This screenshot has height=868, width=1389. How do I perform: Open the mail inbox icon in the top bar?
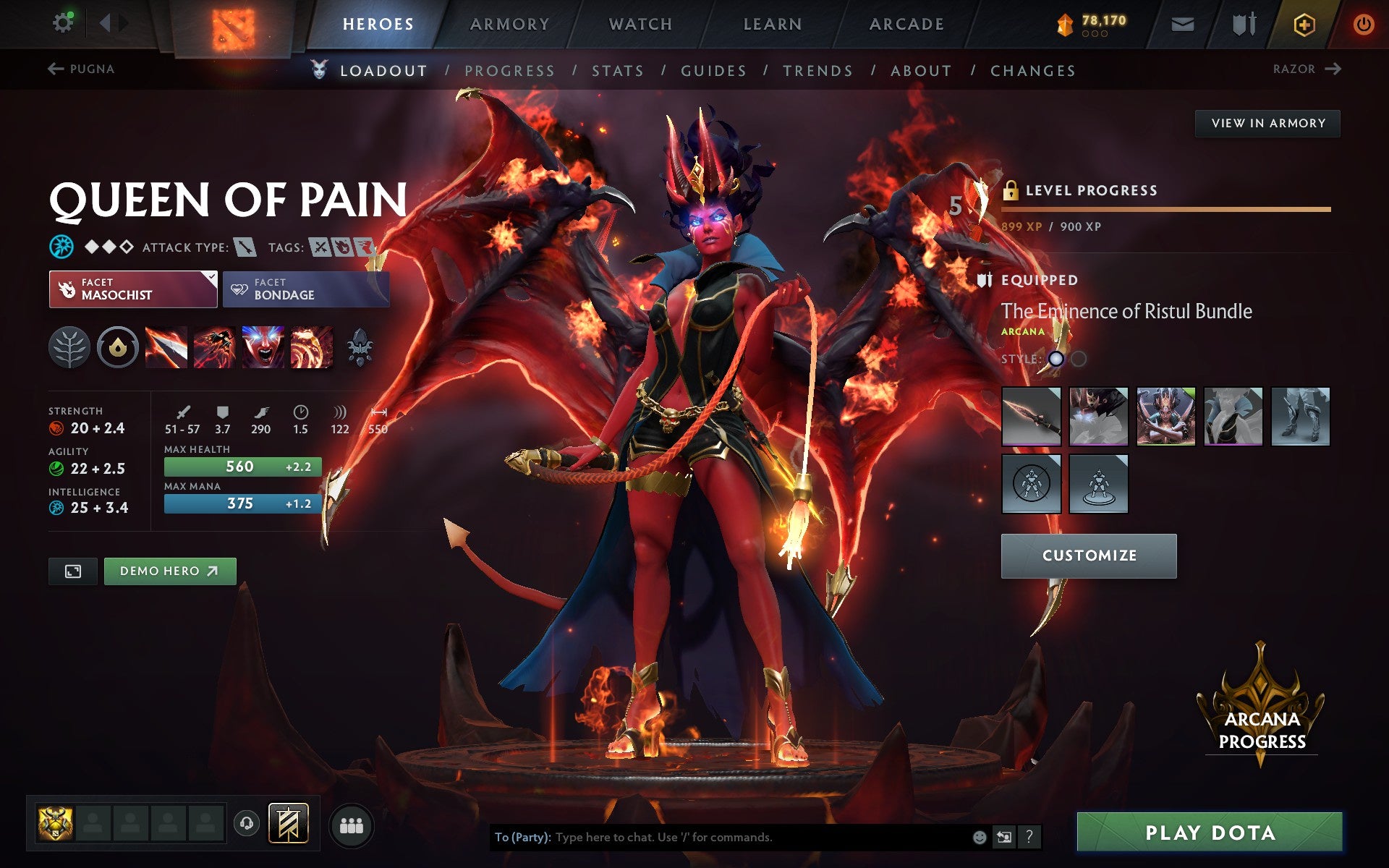pyautogui.click(x=1182, y=23)
